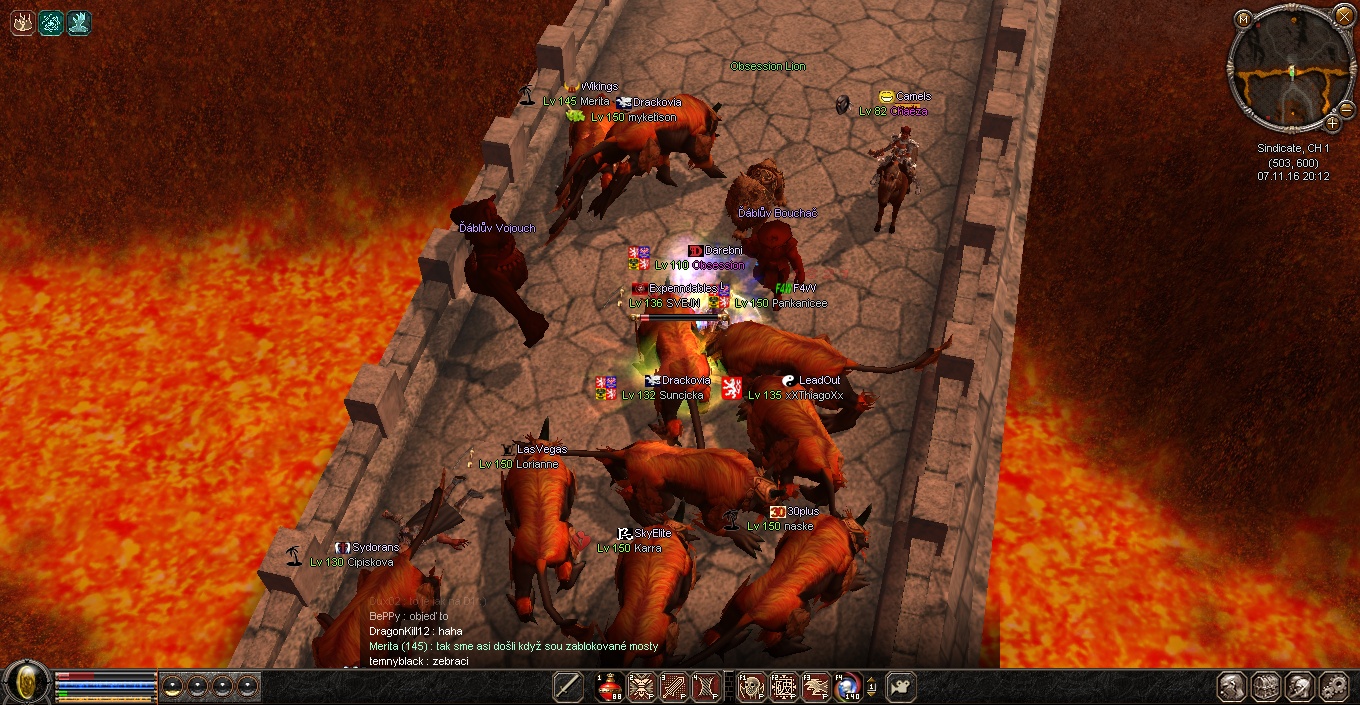Use the blue orb item in slot F4
Viewport: 1360px width, 705px height.
[x=848, y=687]
